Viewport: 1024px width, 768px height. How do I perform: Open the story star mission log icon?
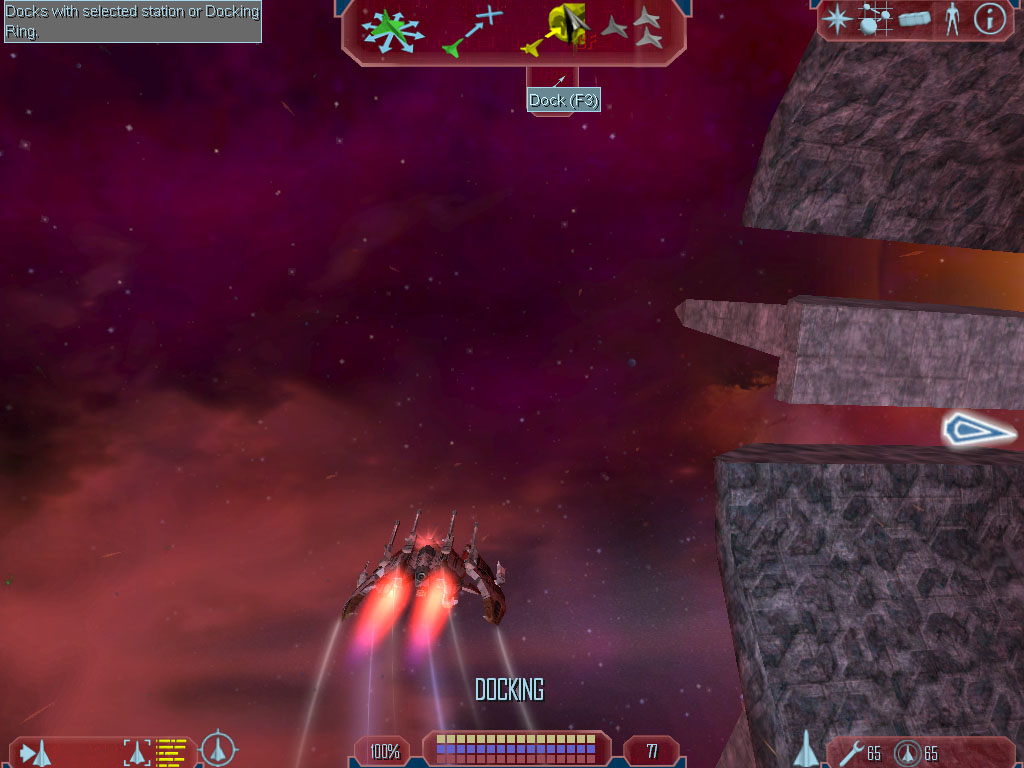(837, 19)
